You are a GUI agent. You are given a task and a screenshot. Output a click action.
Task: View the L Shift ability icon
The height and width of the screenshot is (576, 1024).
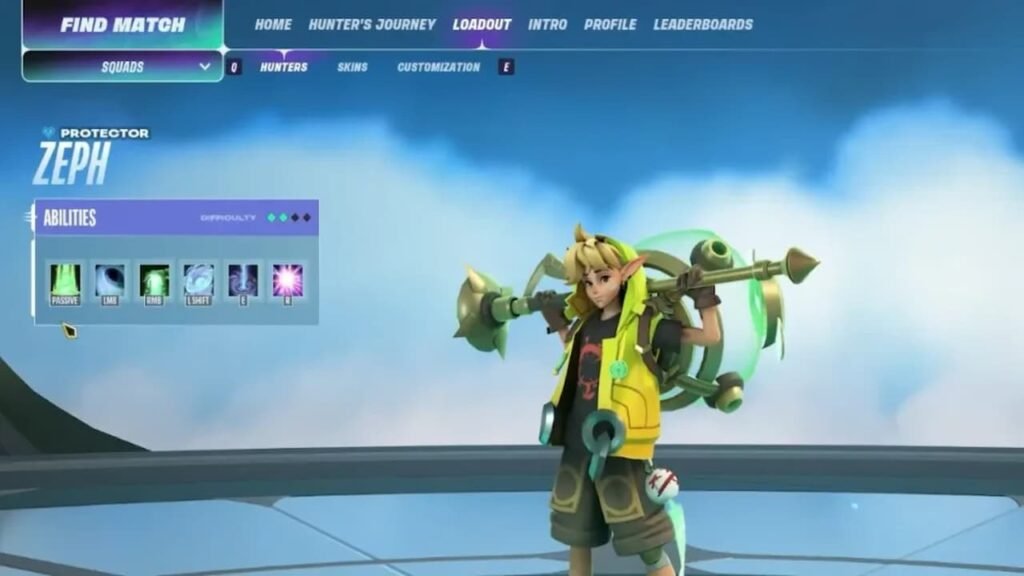[198, 281]
